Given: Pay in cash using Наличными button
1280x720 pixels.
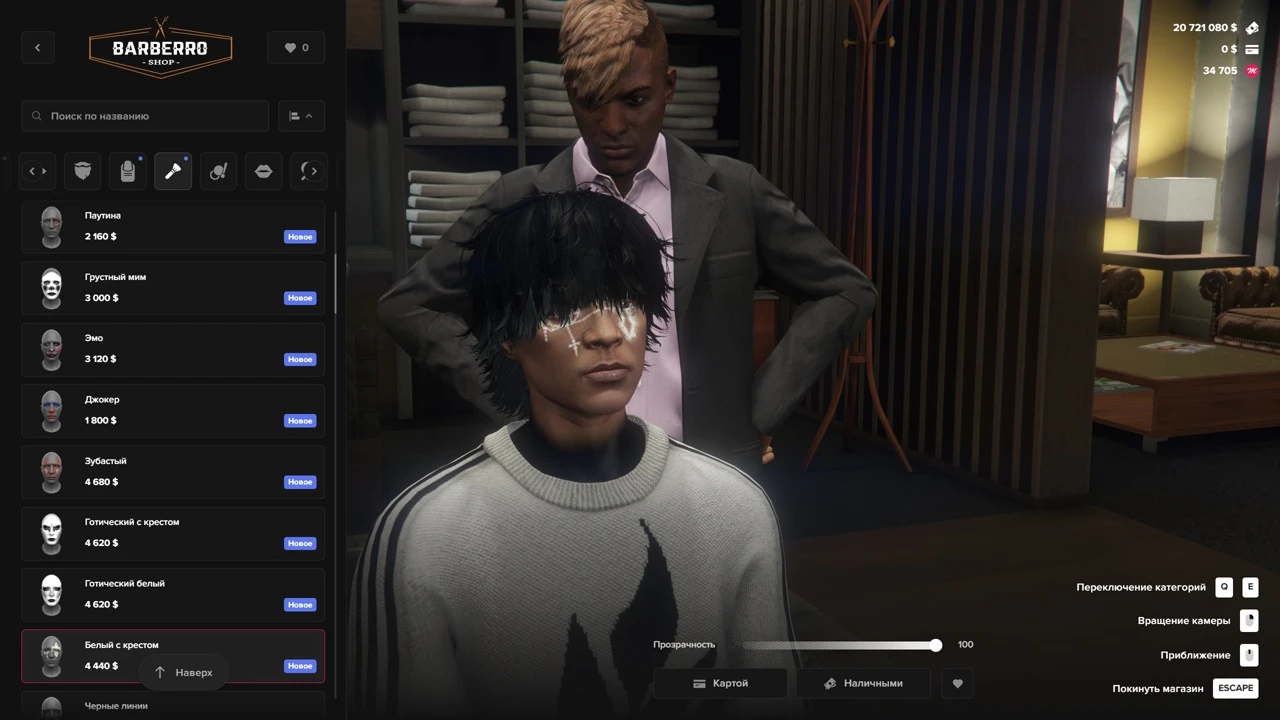Looking at the screenshot, I should point(863,683).
